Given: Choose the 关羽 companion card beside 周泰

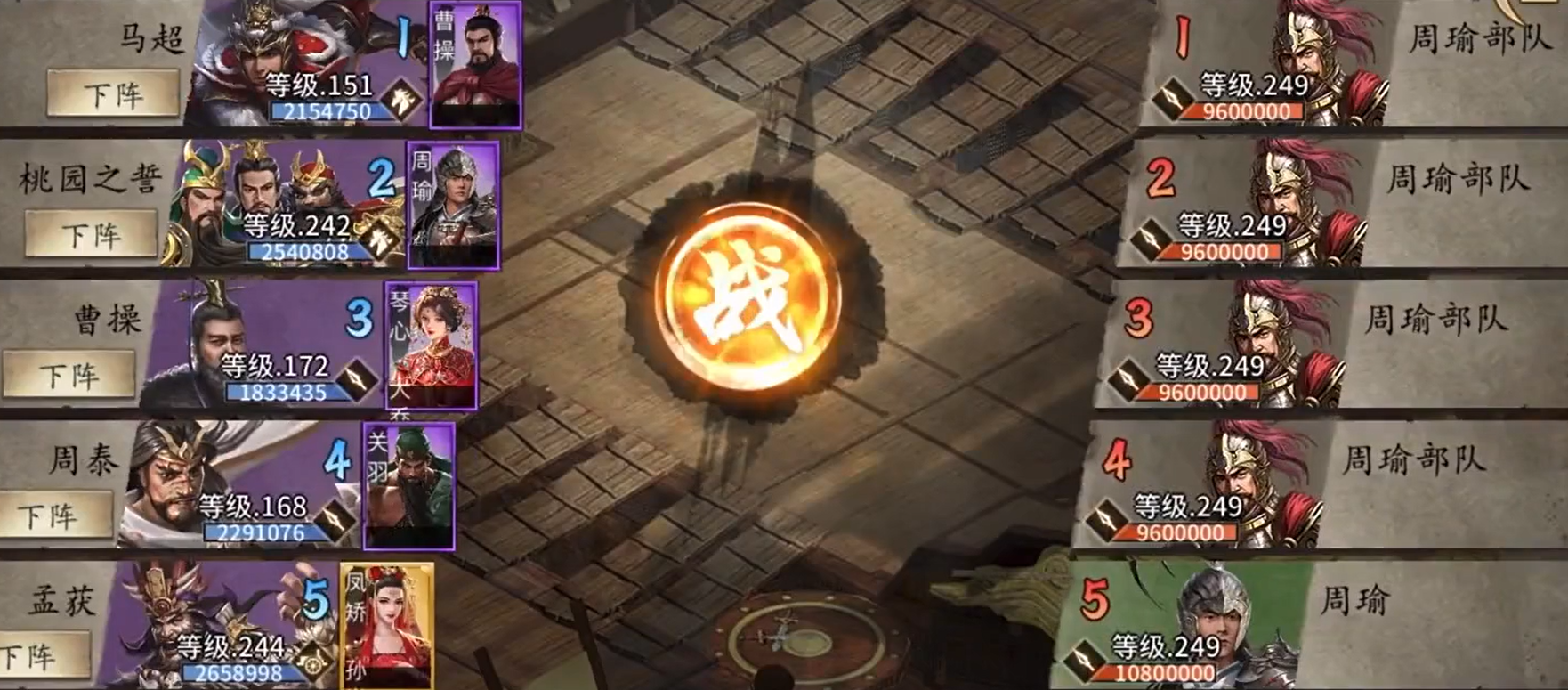Looking at the screenshot, I should pos(408,486).
